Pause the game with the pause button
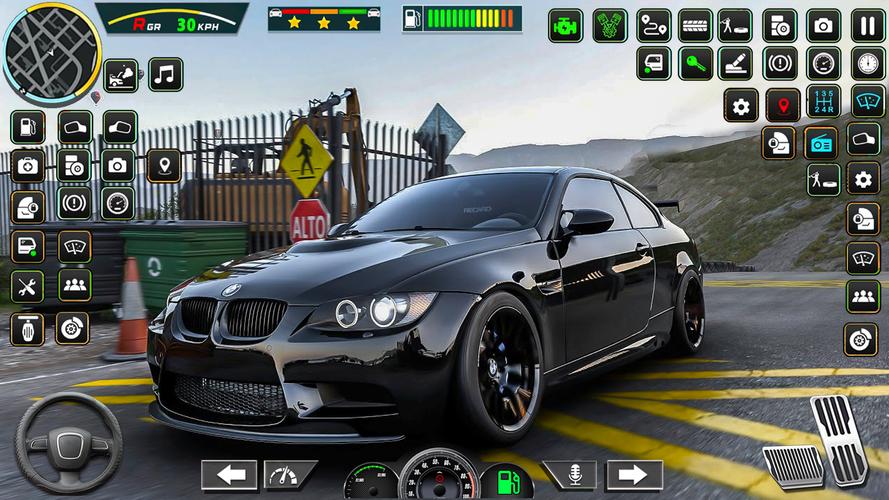This screenshot has height=500, width=889. 867,25
